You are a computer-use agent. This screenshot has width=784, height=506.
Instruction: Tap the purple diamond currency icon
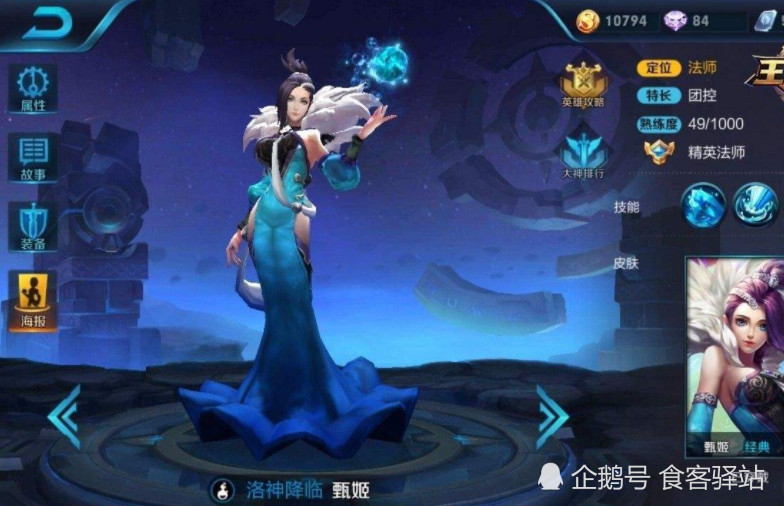[x=675, y=20]
